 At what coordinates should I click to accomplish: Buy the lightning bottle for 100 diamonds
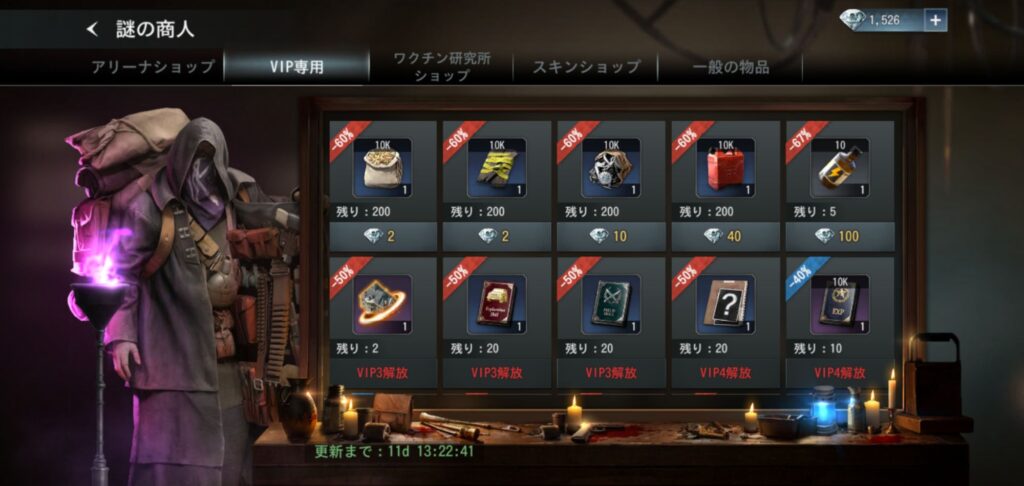839,236
